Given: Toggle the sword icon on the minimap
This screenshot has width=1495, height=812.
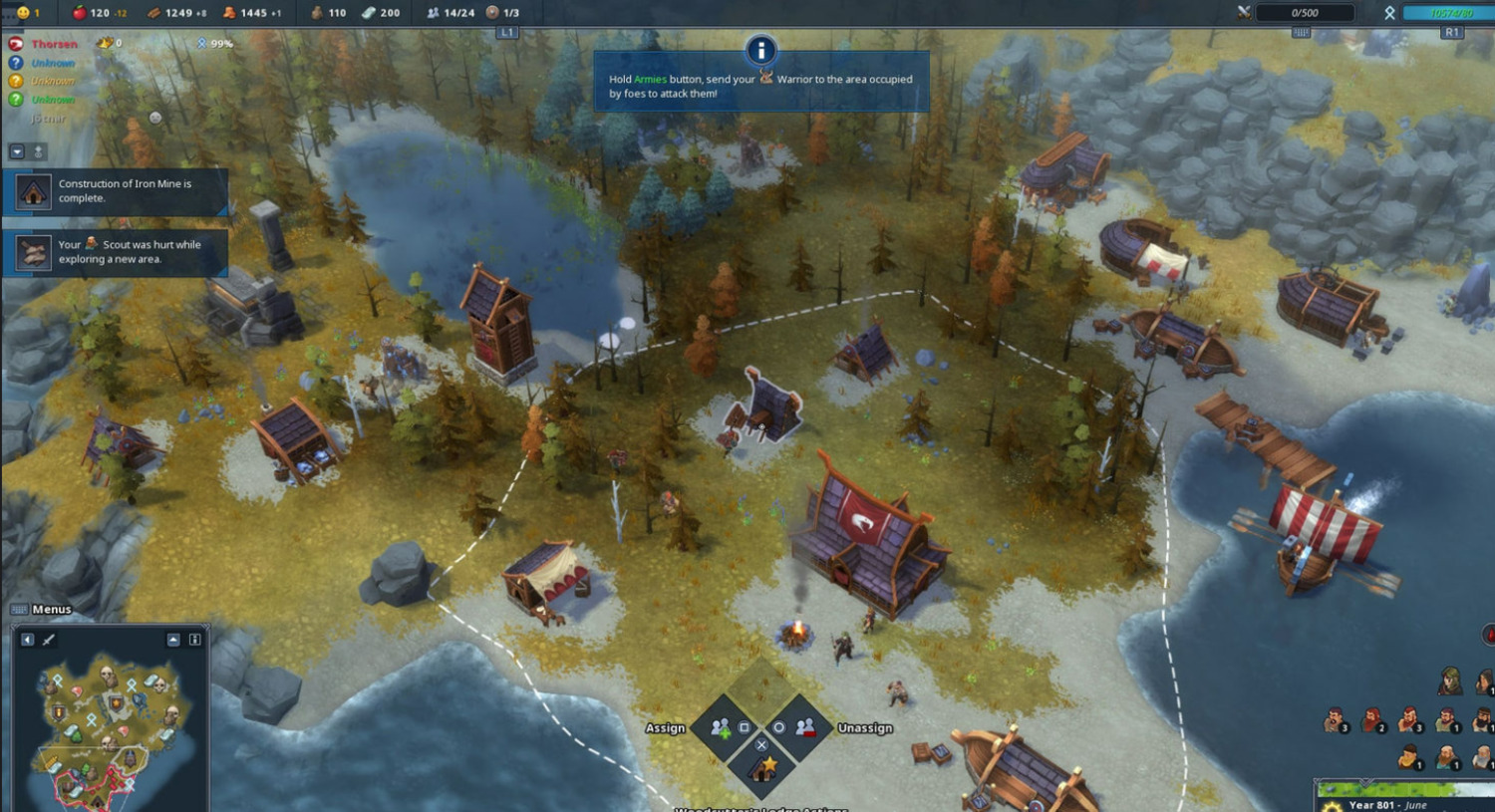Looking at the screenshot, I should pos(48,640).
